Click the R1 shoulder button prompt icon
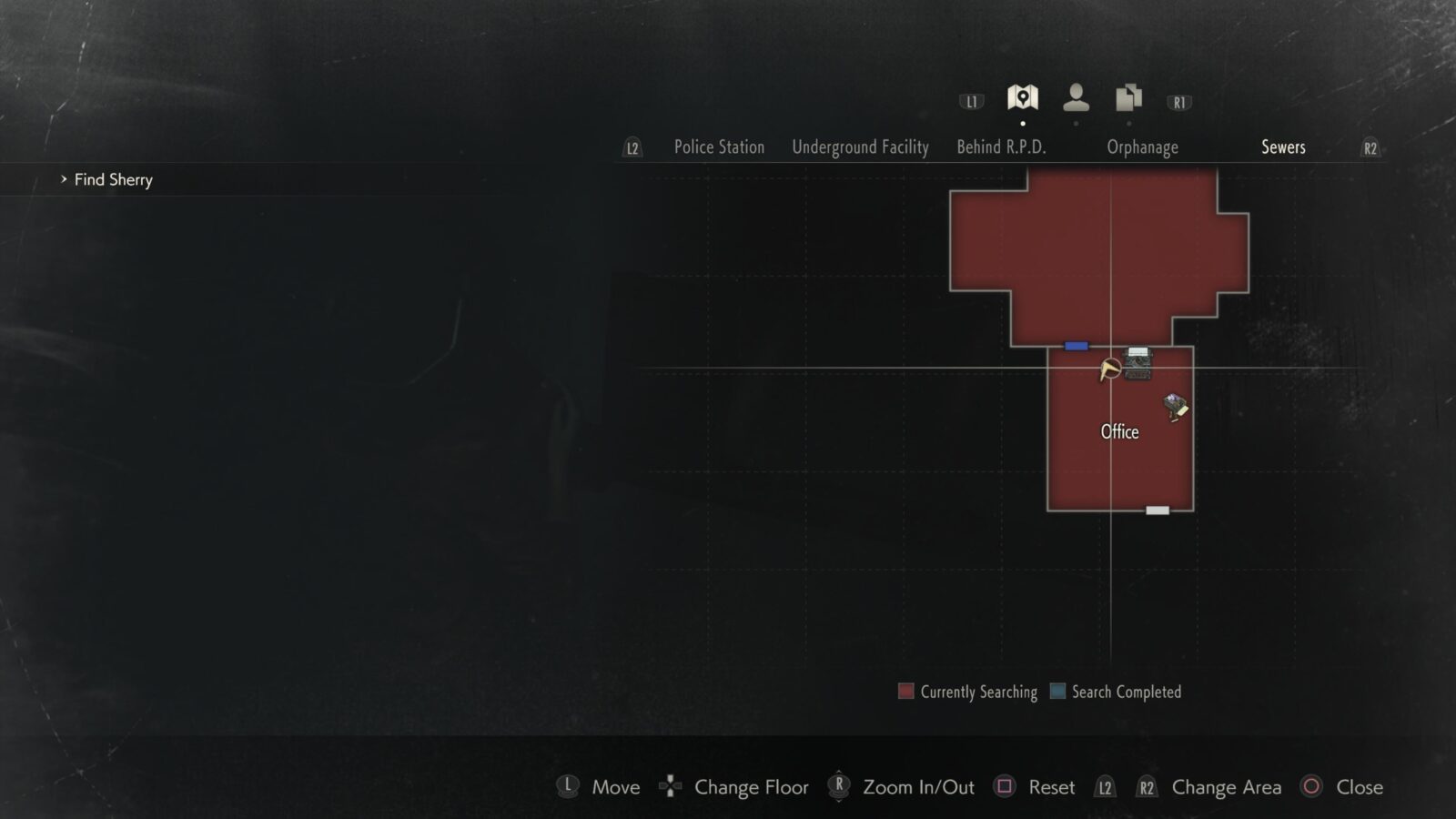This screenshot has width=1456, height=819. pos(1179,102)
